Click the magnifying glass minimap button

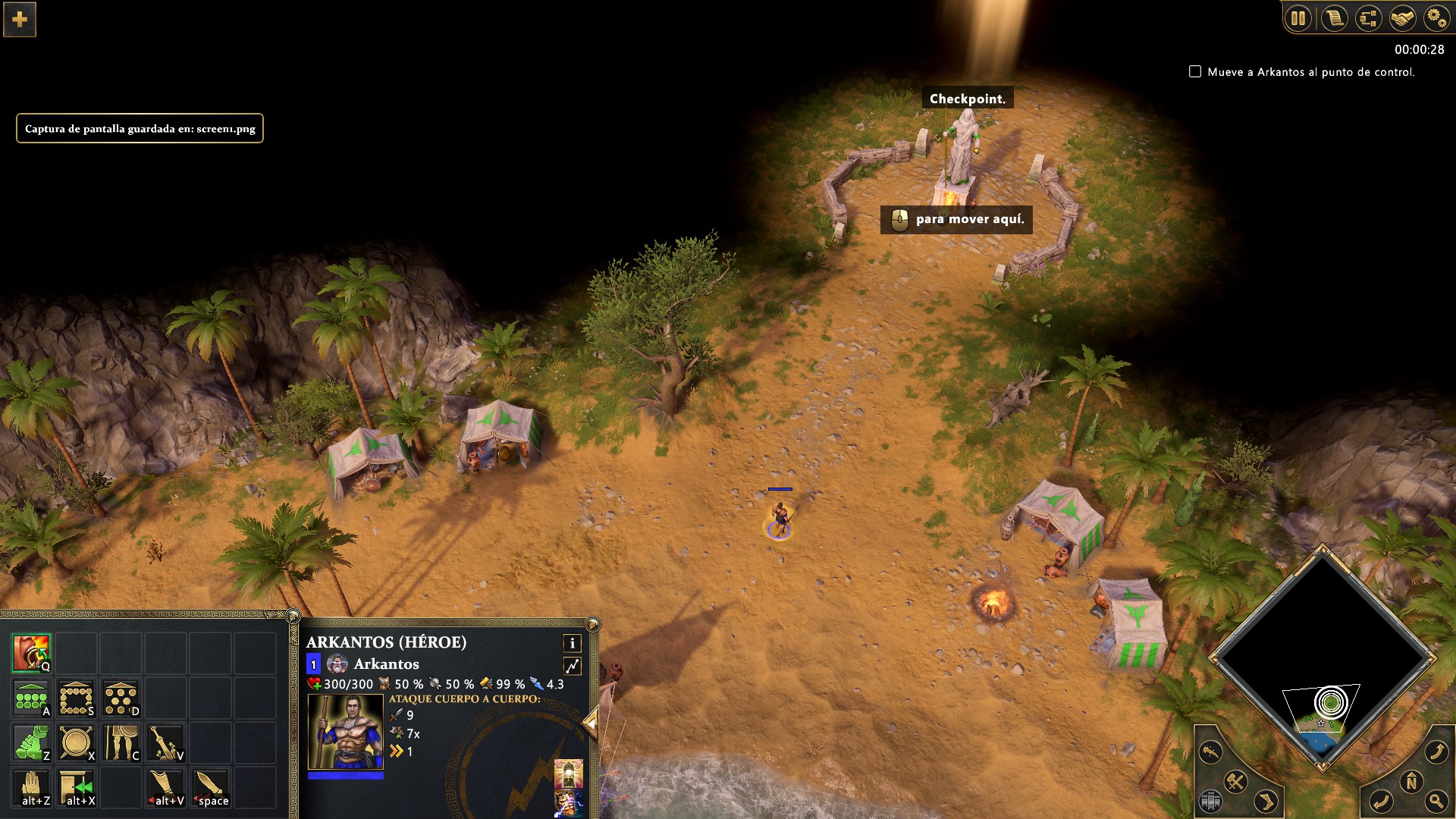1436,800
